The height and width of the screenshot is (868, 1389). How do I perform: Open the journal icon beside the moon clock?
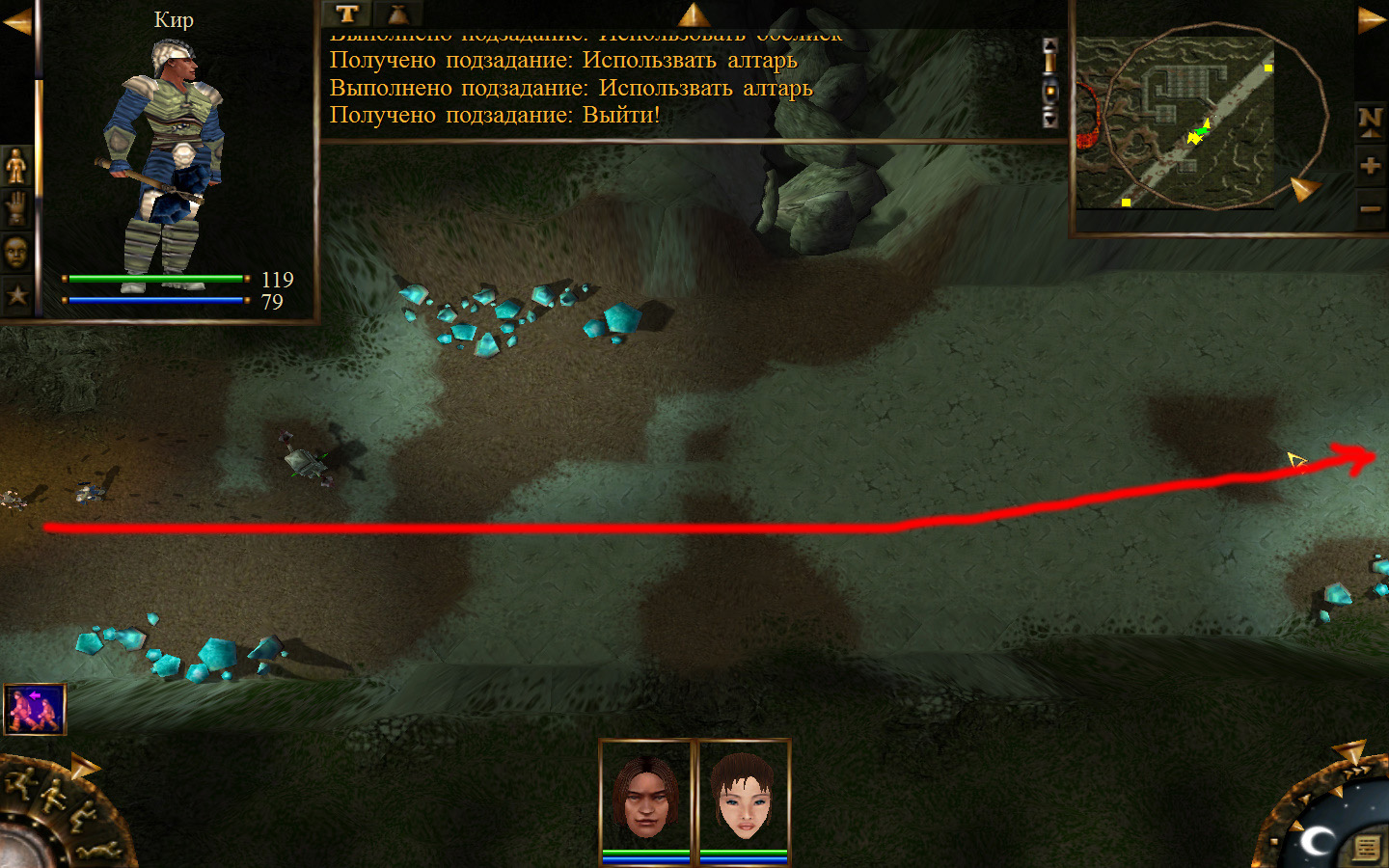pos(1366,848)
